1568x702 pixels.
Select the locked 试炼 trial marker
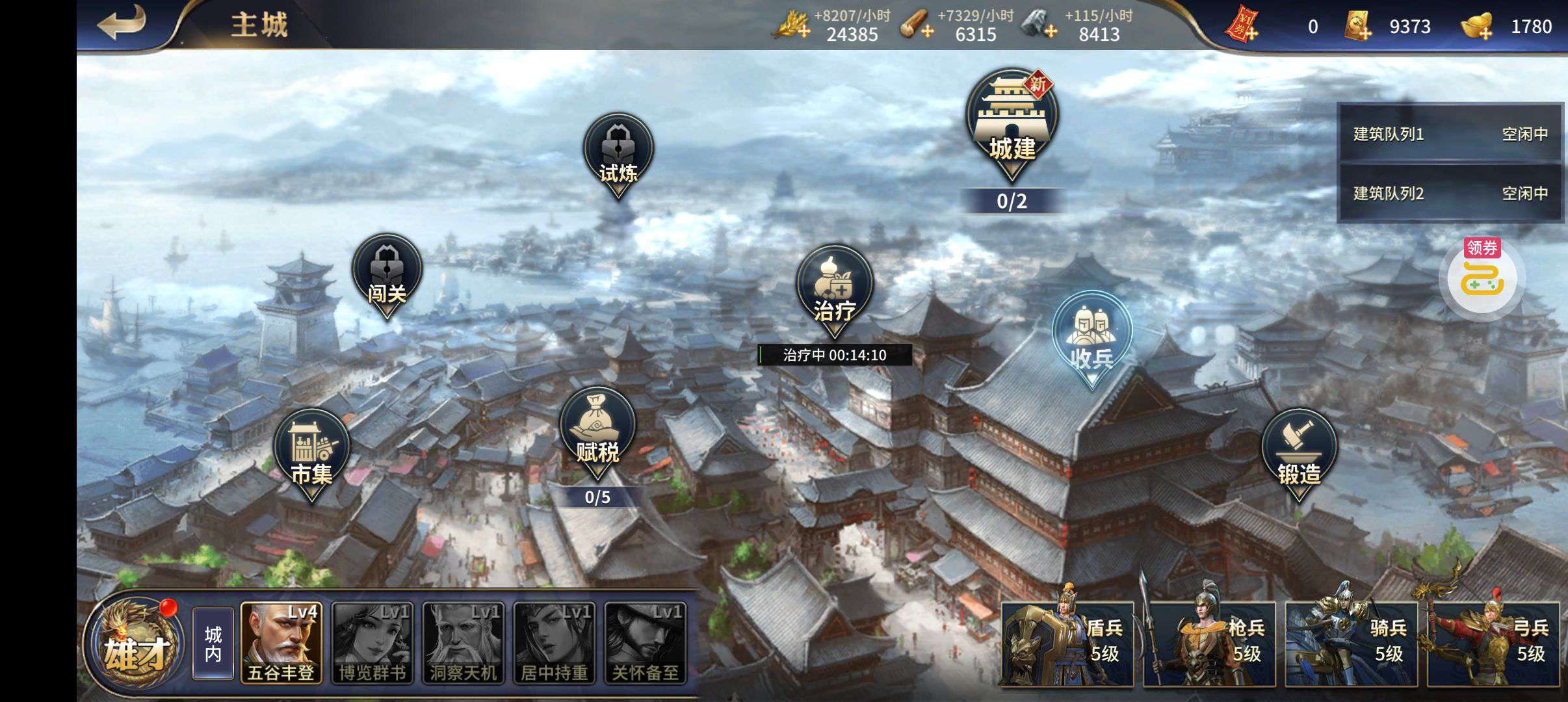point(618,155)
